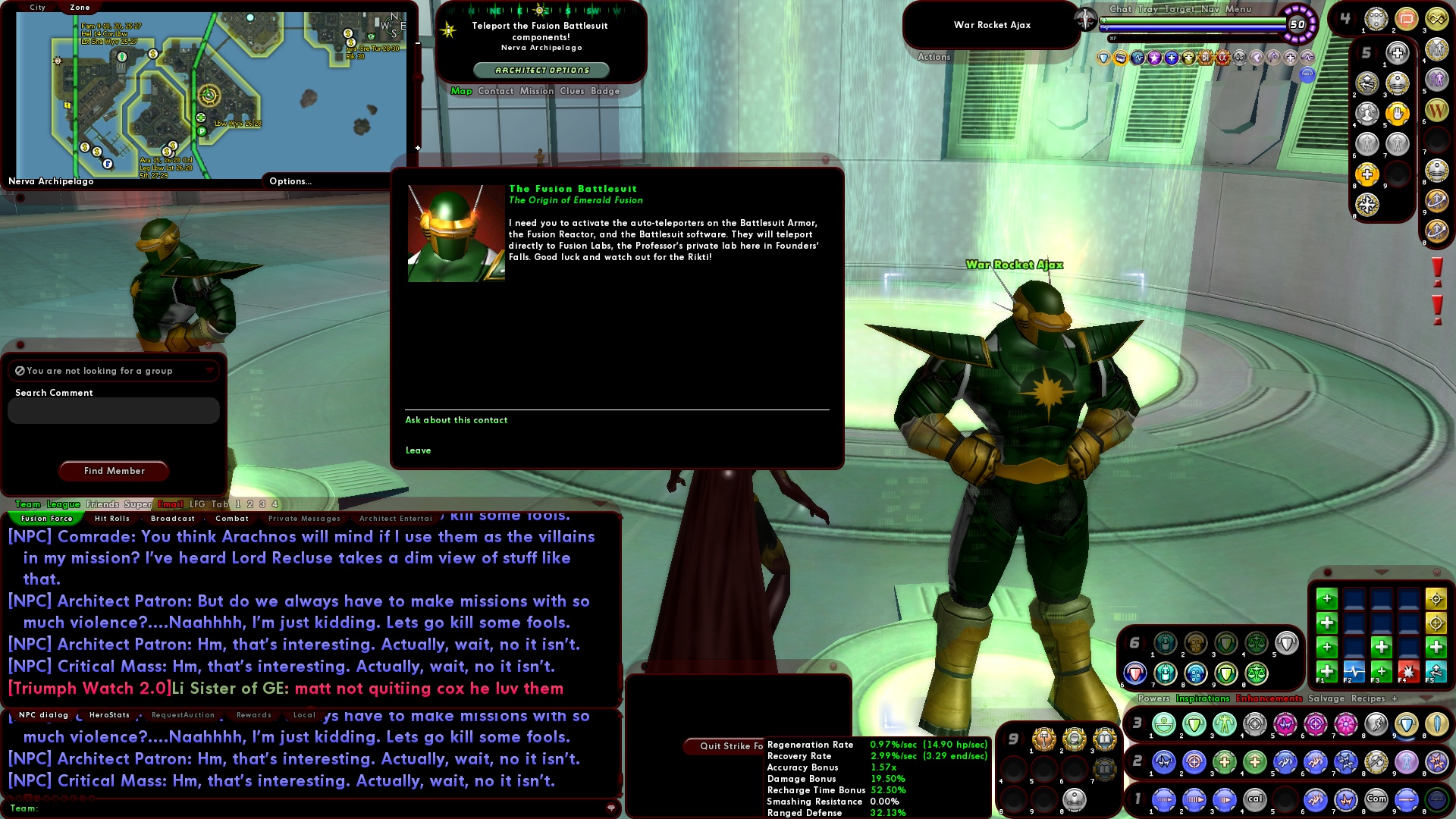The height and width of the screenshot is (819, 1456).
Task: Toggle the Looking for Group status icon
Action: 19,371
